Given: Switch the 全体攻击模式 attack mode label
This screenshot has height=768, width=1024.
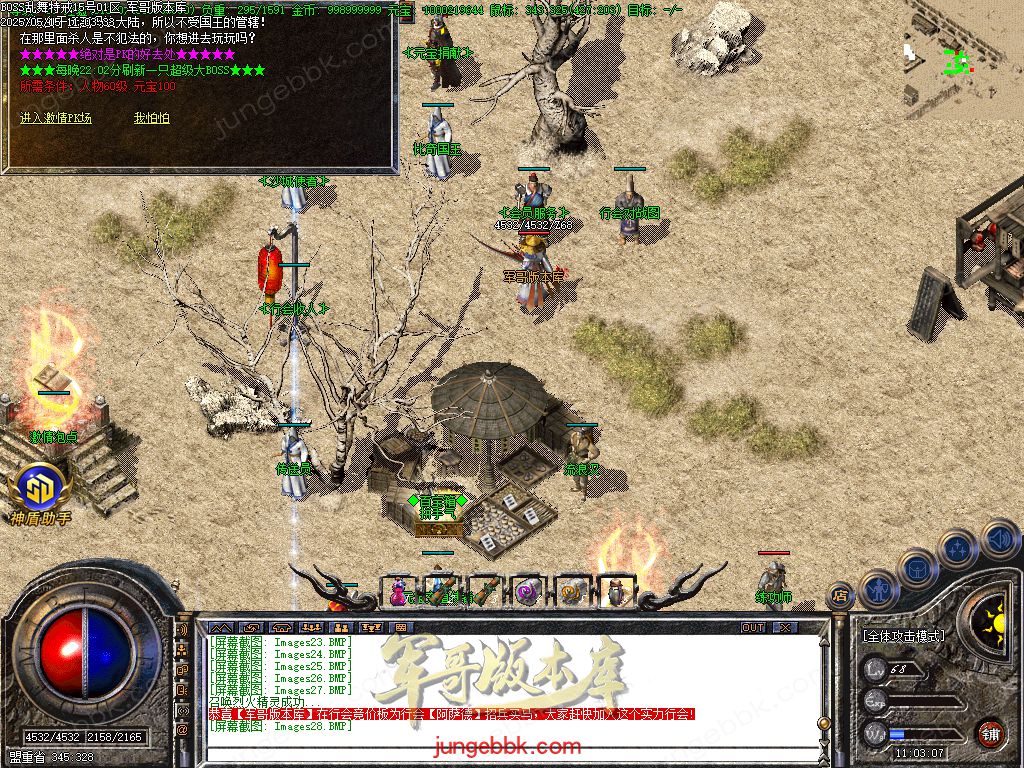Looking at the screenshot, I should [x=903, y=635].
